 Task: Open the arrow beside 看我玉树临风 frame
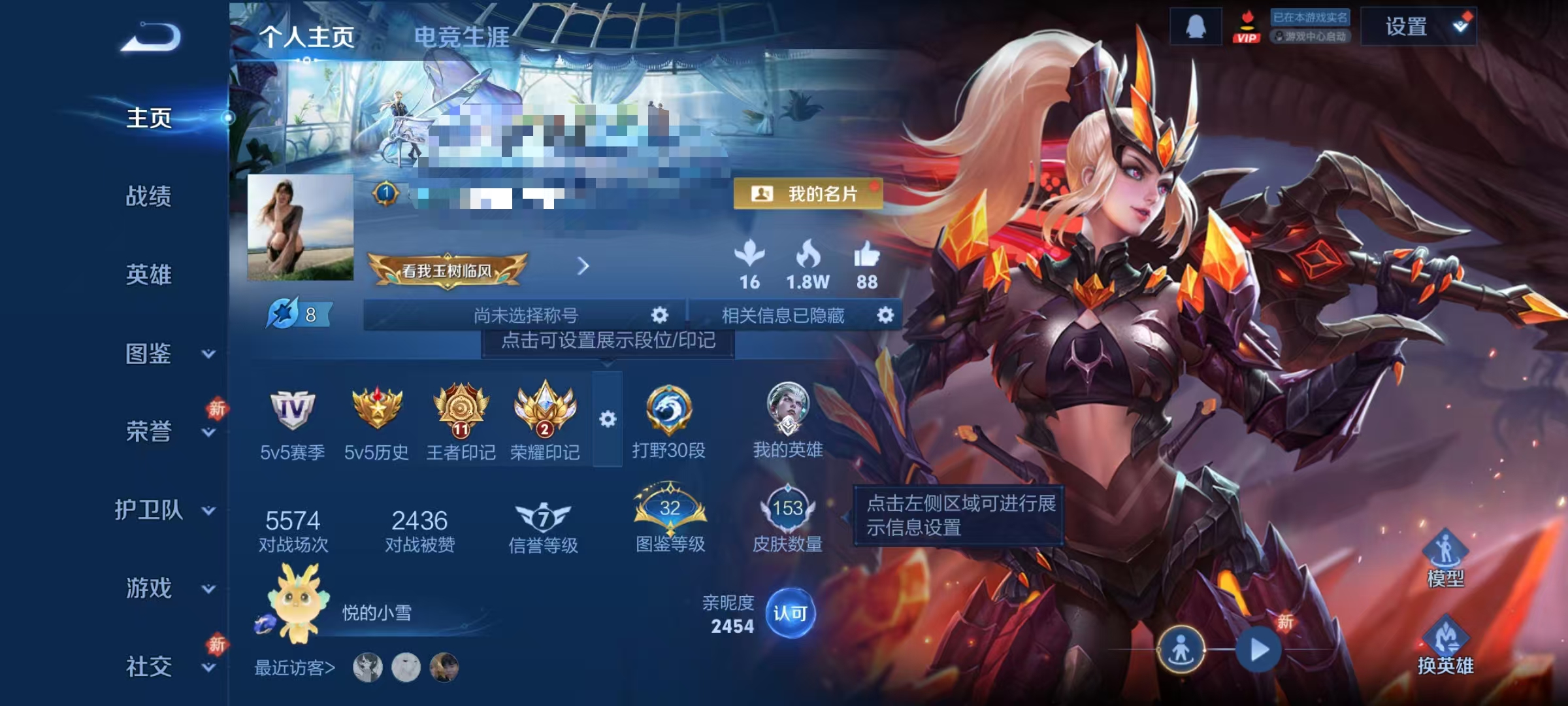tap(583, 267)
